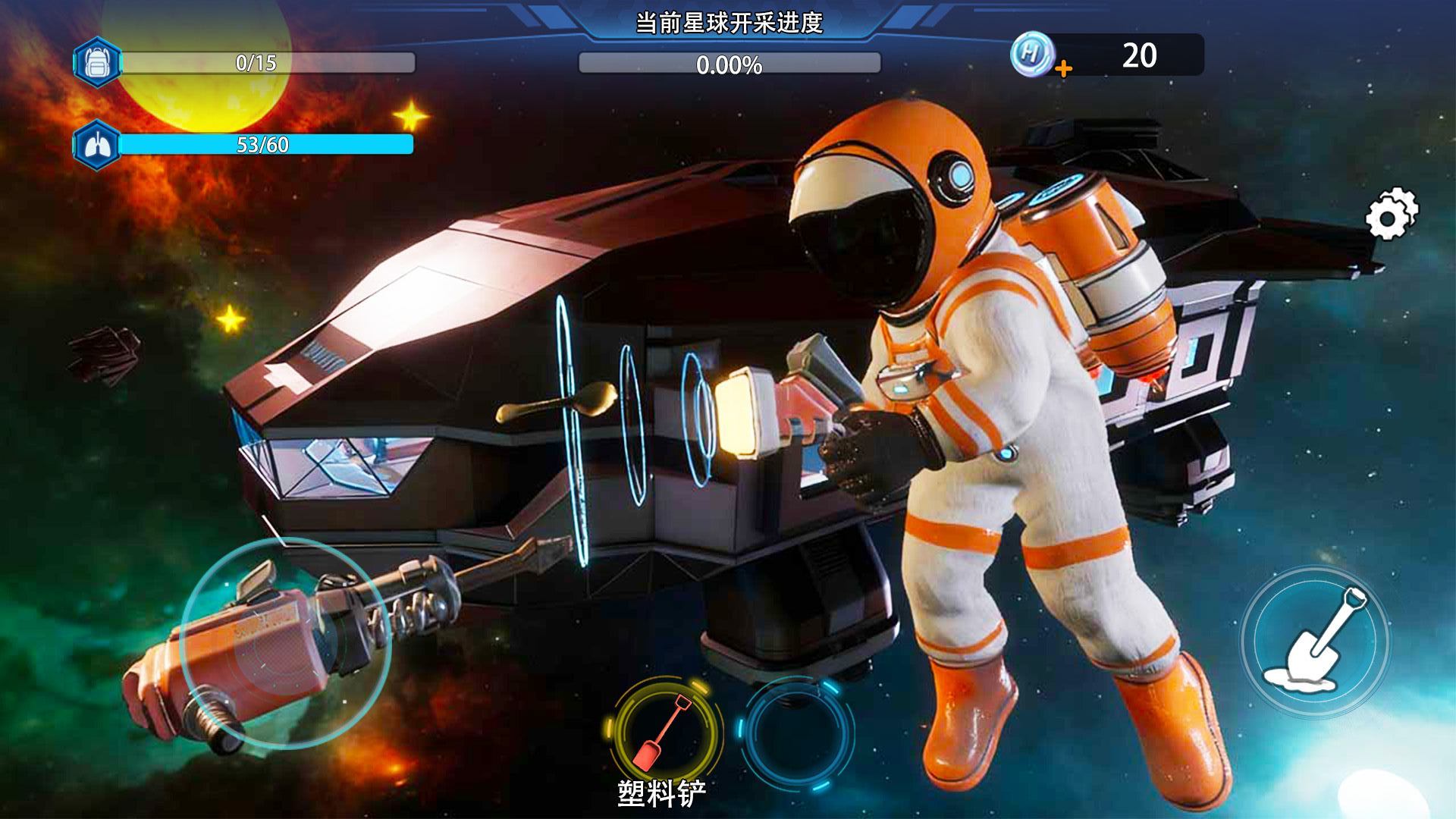The image size is (1456, 819).
Task: Select the plastic shovel tool slot
Action: click(x=664, y=730)
